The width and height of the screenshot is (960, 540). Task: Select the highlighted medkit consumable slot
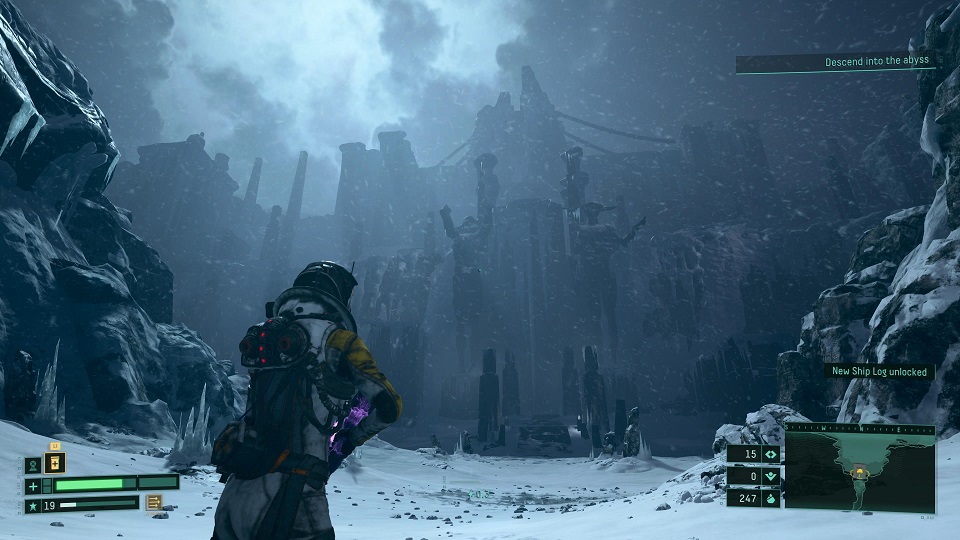tap(54, 462)
